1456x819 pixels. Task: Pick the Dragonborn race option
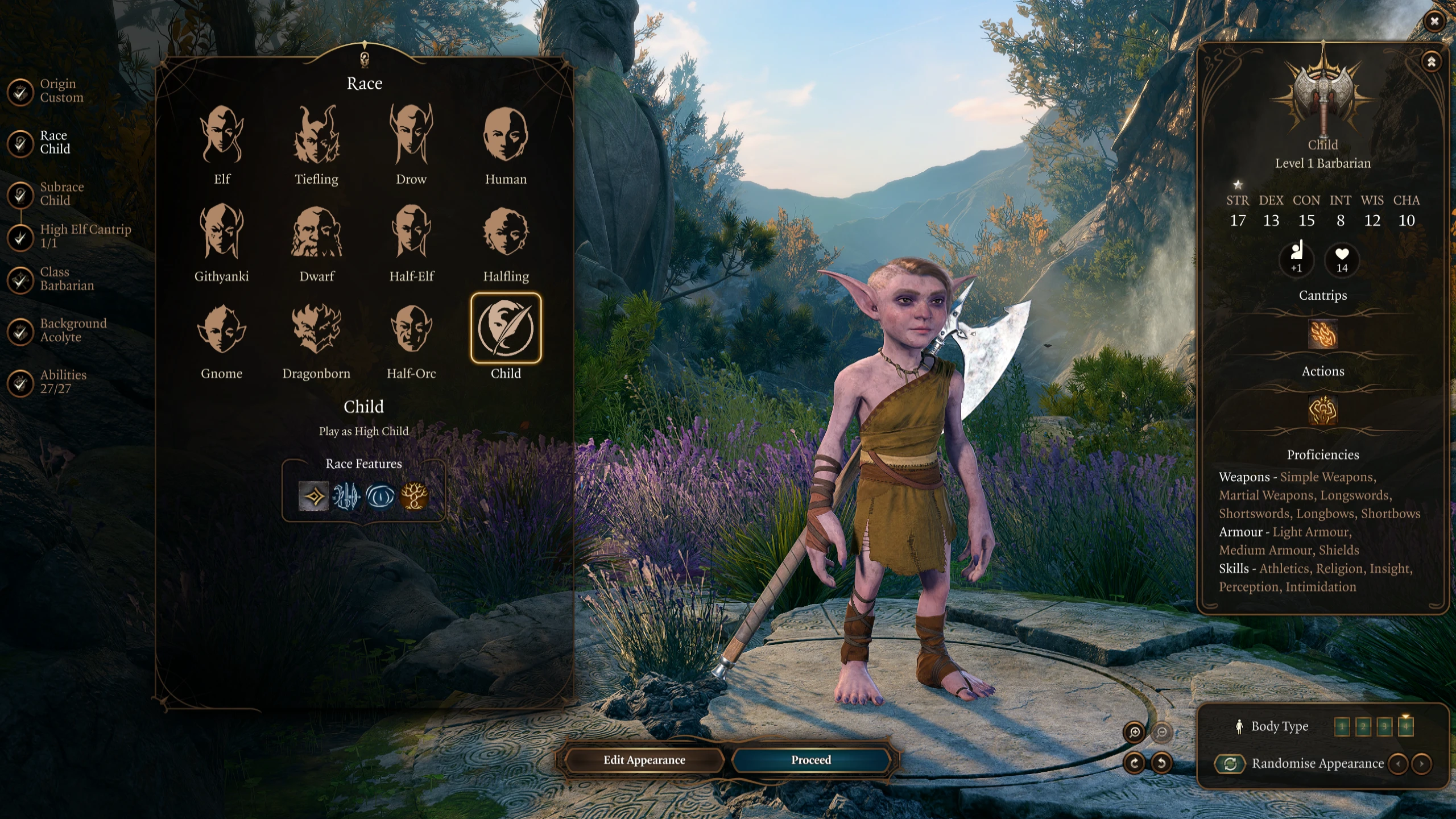tap(316, 329)
